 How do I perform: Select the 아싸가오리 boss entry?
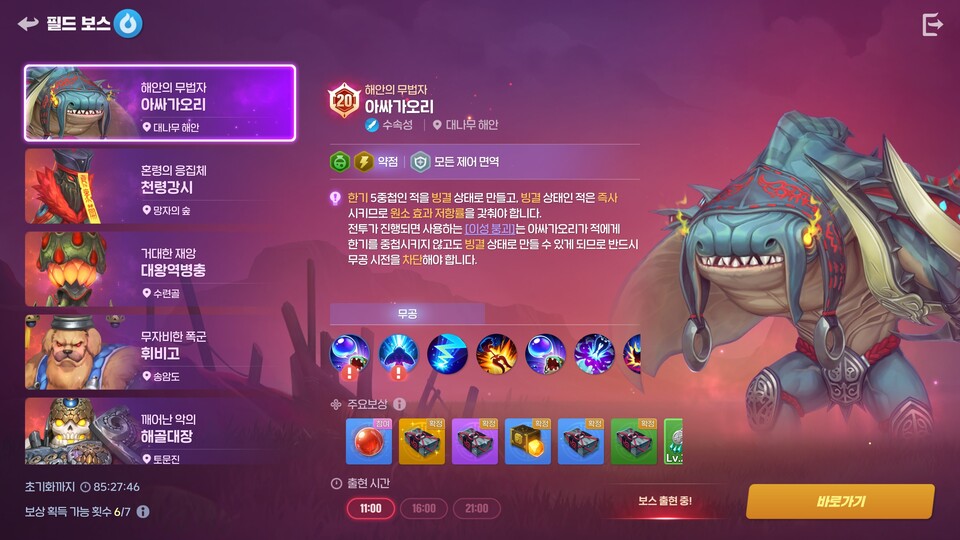click(x=160, y=103)
